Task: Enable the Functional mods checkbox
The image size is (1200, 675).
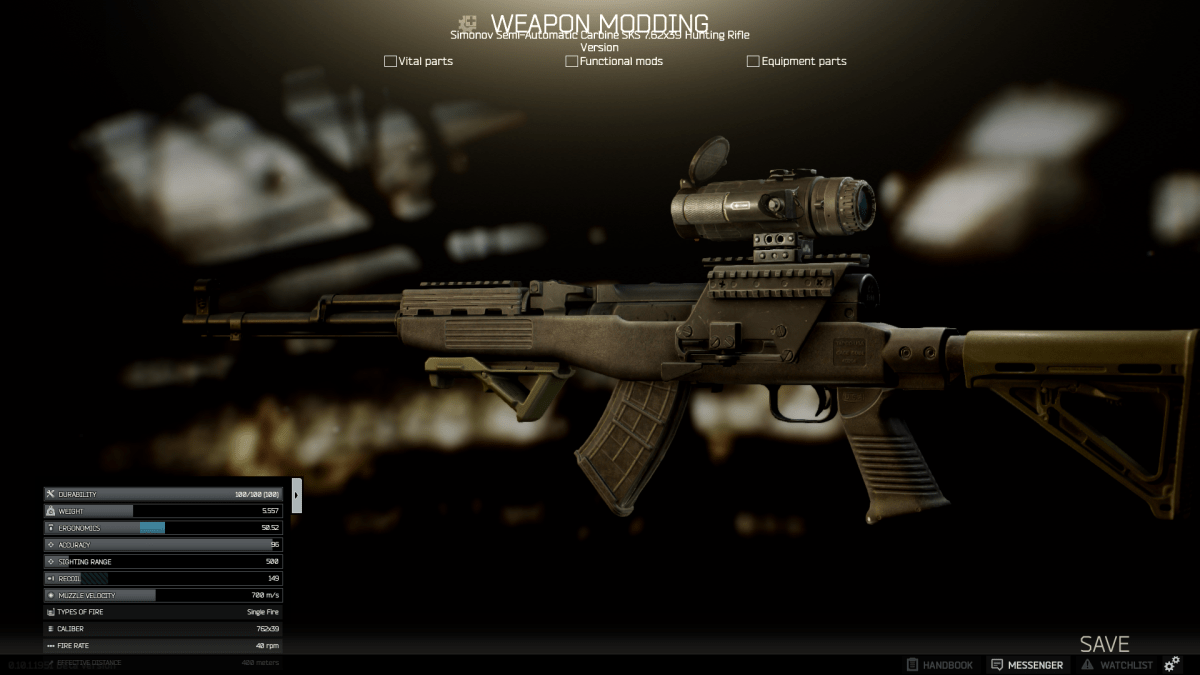Action: click(x=572, y=61)
